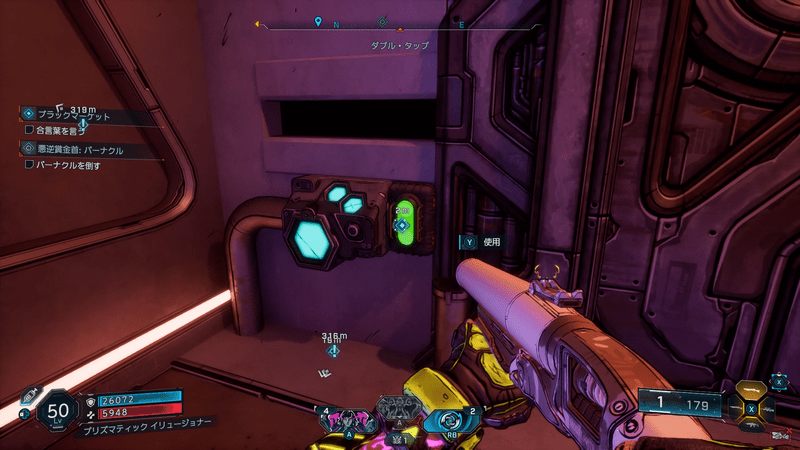
Task: Click the diamond quest marker on the compass
Action: coord(382,21)
